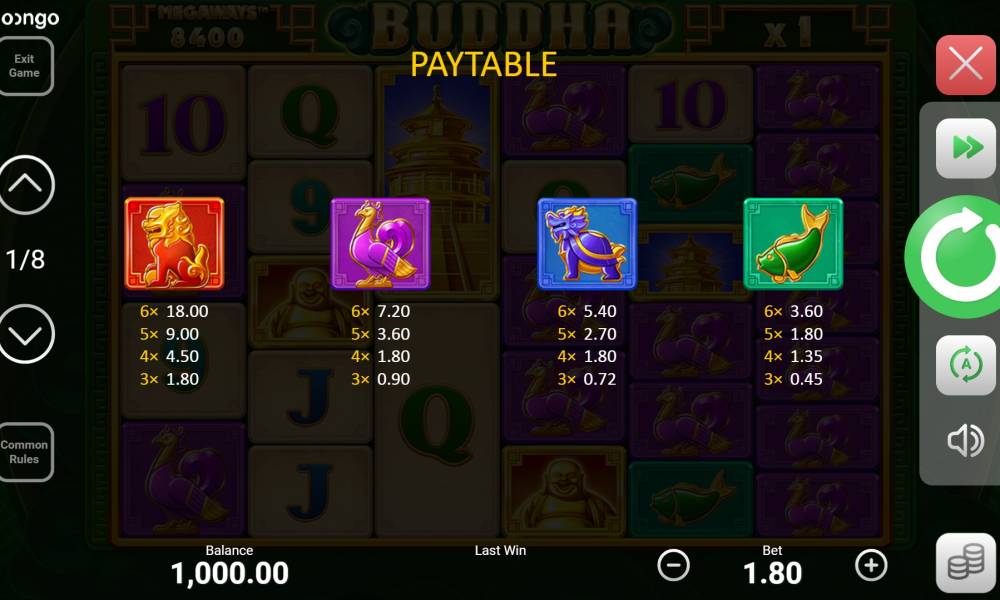Show the next paytable page
The width and height of the screenshot is (1000, 600).
(26, 334)
